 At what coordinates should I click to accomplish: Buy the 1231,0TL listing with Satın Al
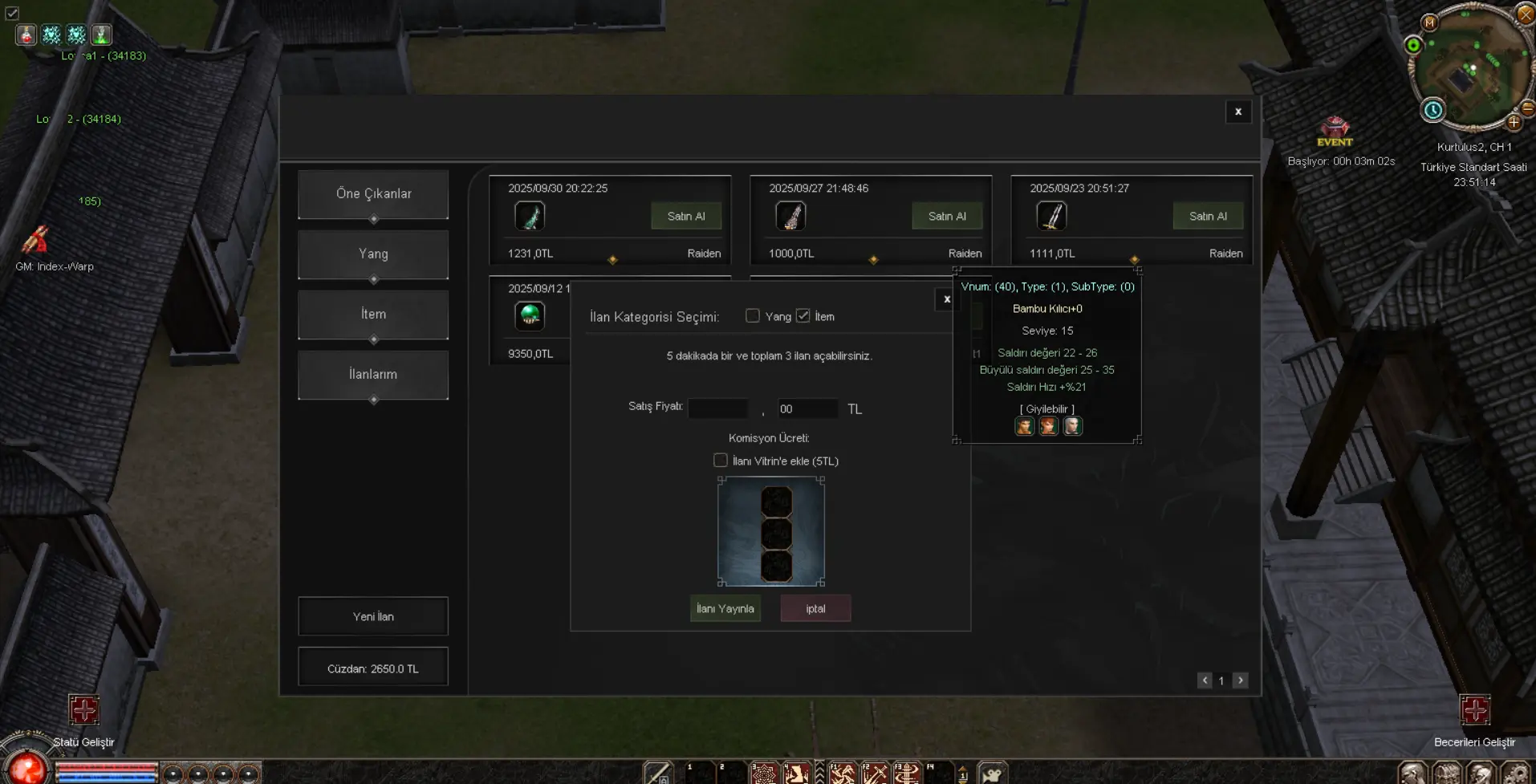click(x=686, y=217)
